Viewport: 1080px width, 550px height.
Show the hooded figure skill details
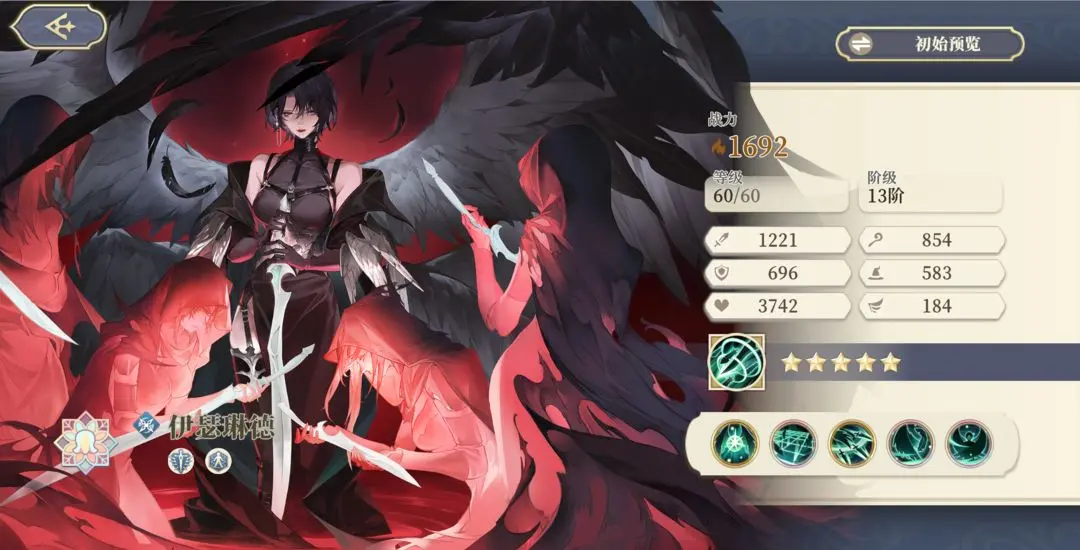tap(968, 443)
